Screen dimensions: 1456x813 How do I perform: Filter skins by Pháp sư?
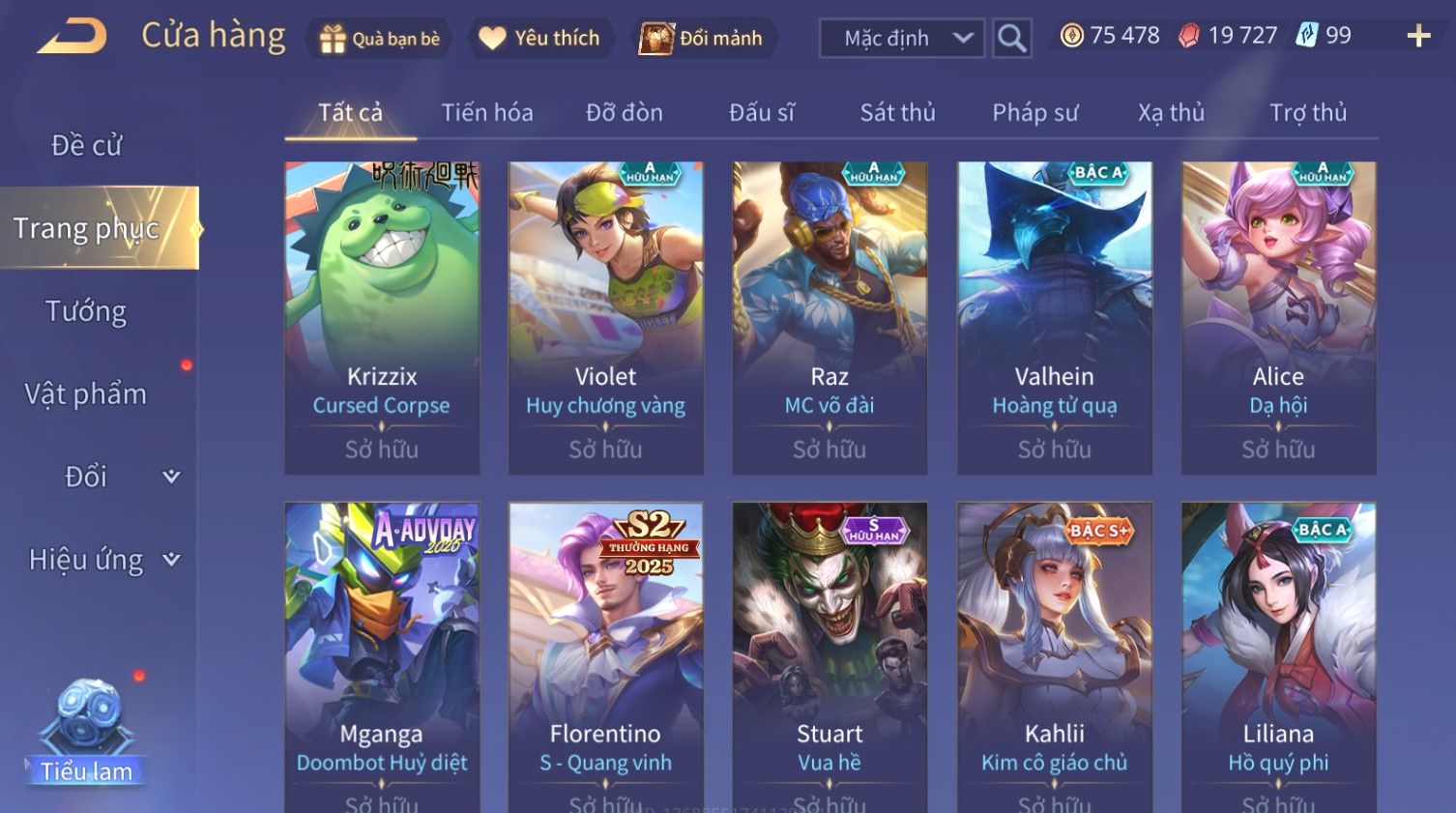[x=1034, y=113]
